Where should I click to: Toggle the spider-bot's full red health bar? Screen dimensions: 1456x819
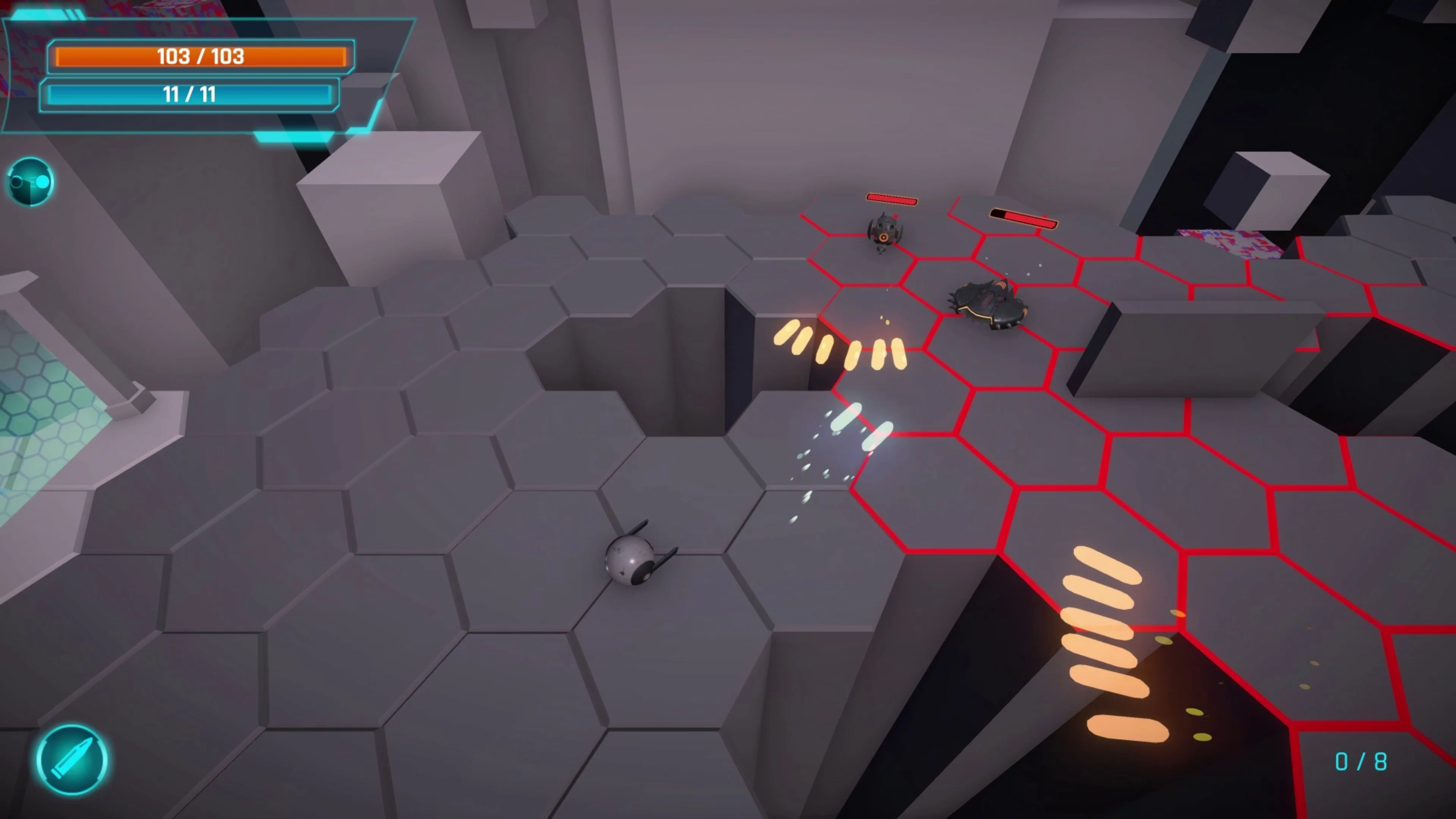(891, 199)
